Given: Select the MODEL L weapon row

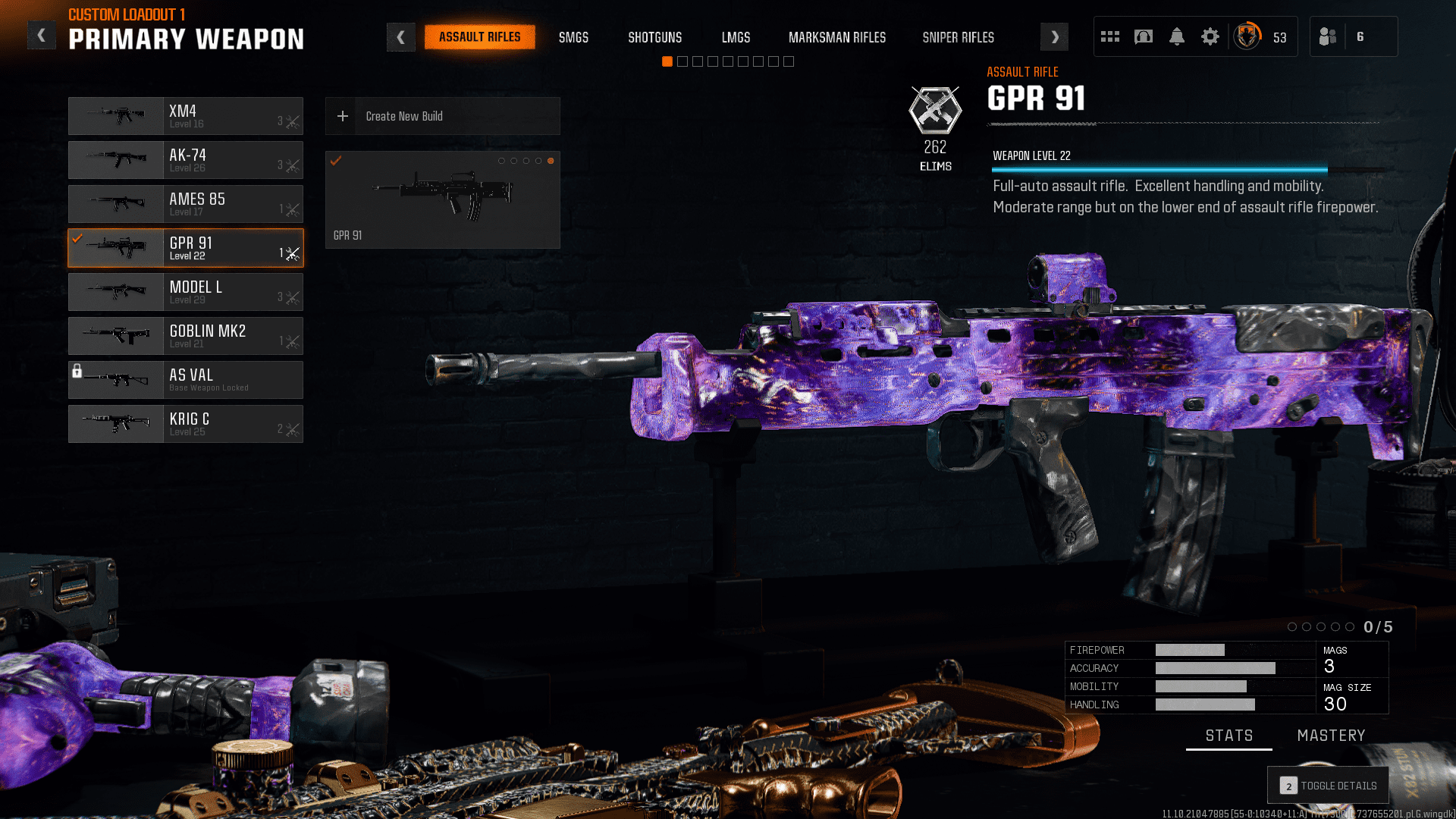Looking at the screenshot, I should click(186, 292).
